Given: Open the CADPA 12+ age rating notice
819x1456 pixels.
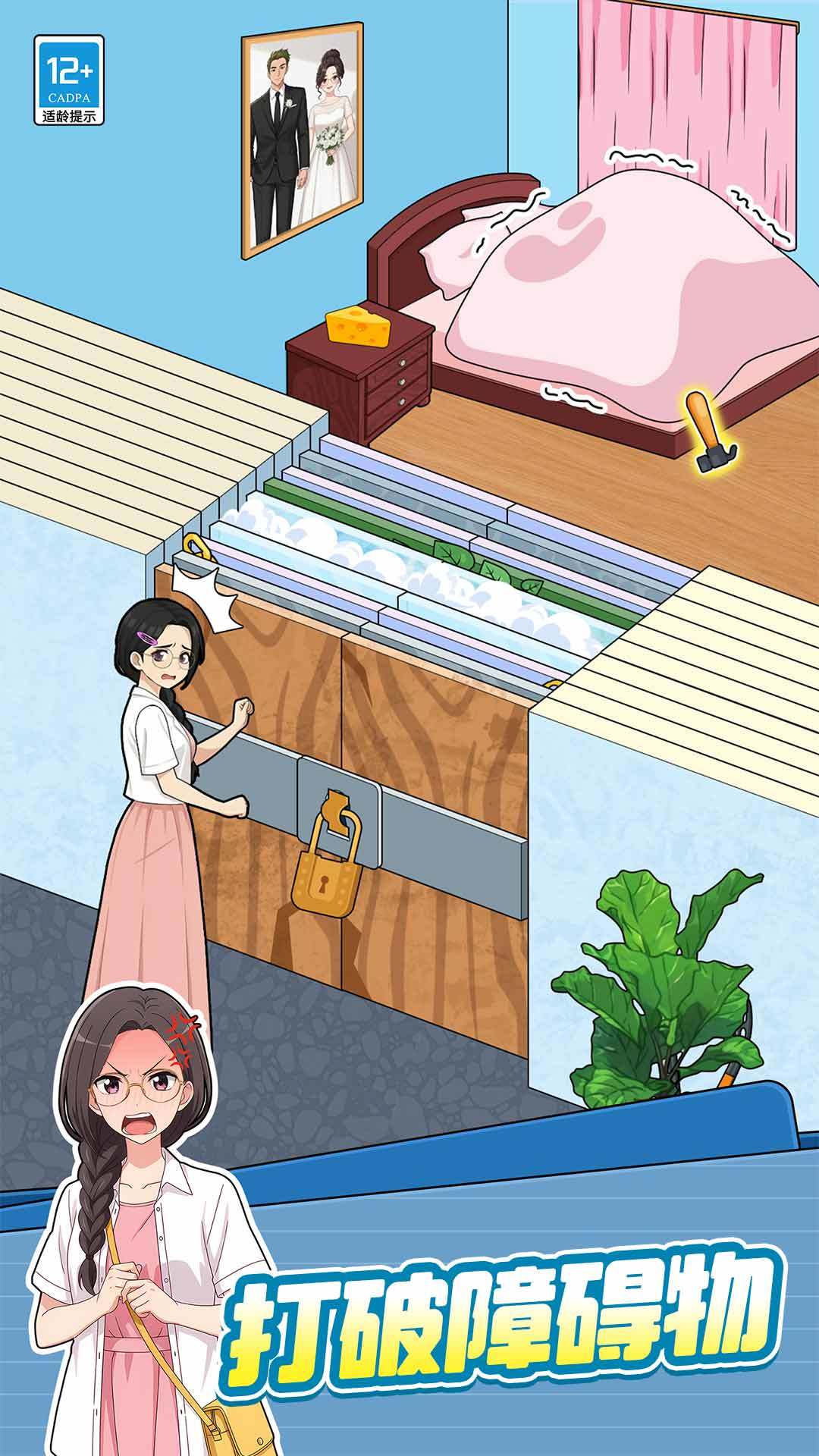Looking at the screenshot, I should pos(69,80).
